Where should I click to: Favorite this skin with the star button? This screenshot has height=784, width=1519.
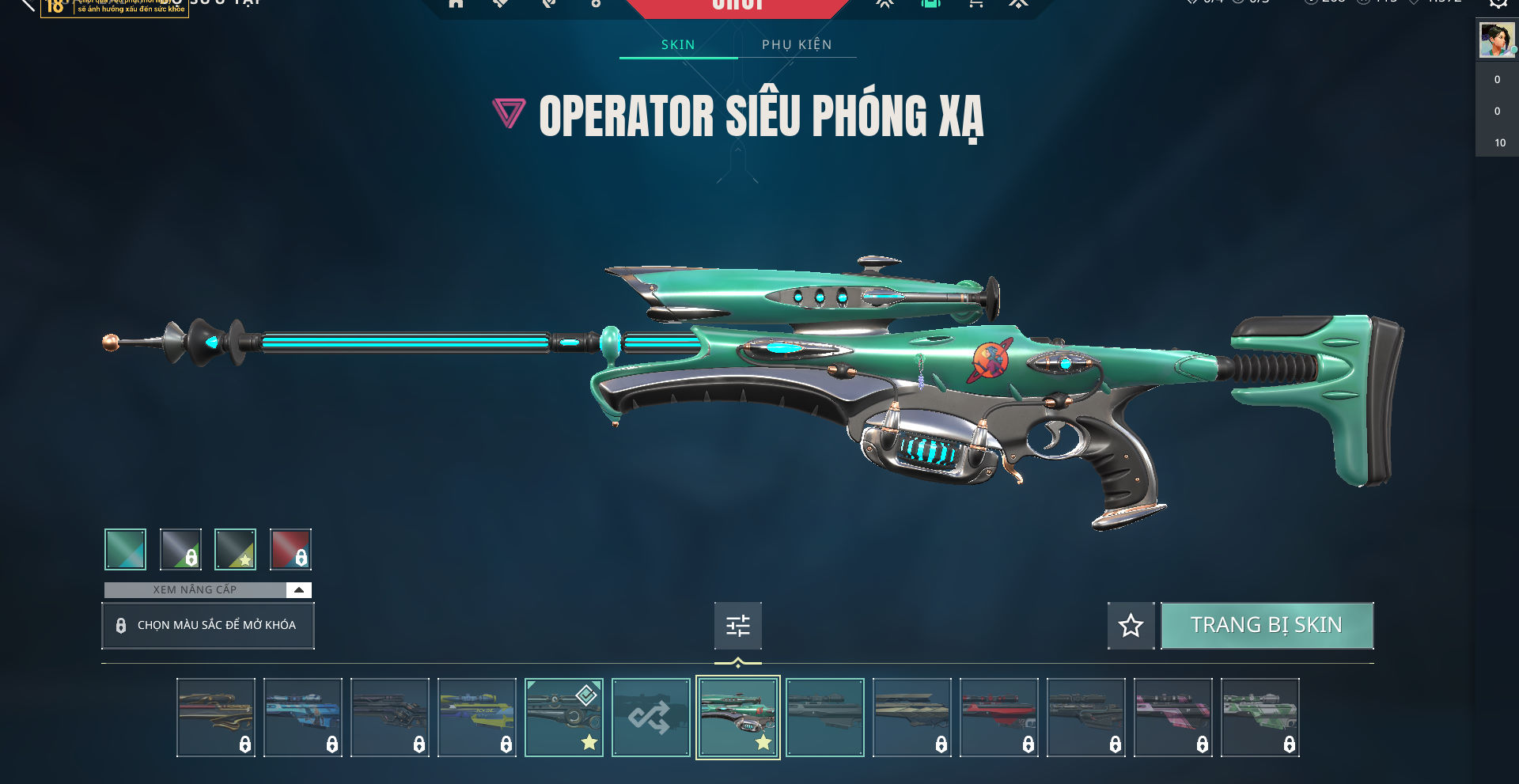click(1131, 626)
